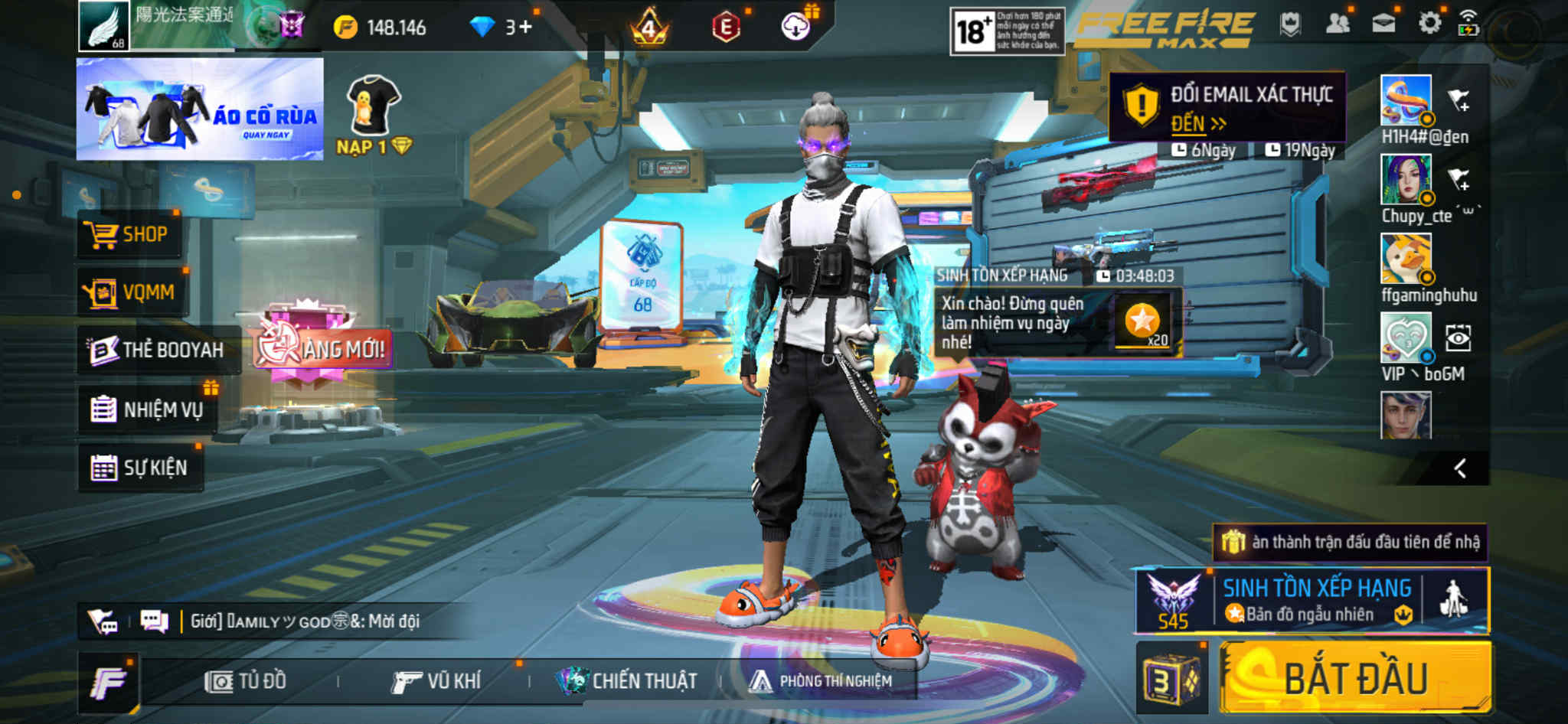Screen dimensions: 1568x724
Task: Open the VQMM lucky spin menu
Action: (x=131, y=292)
